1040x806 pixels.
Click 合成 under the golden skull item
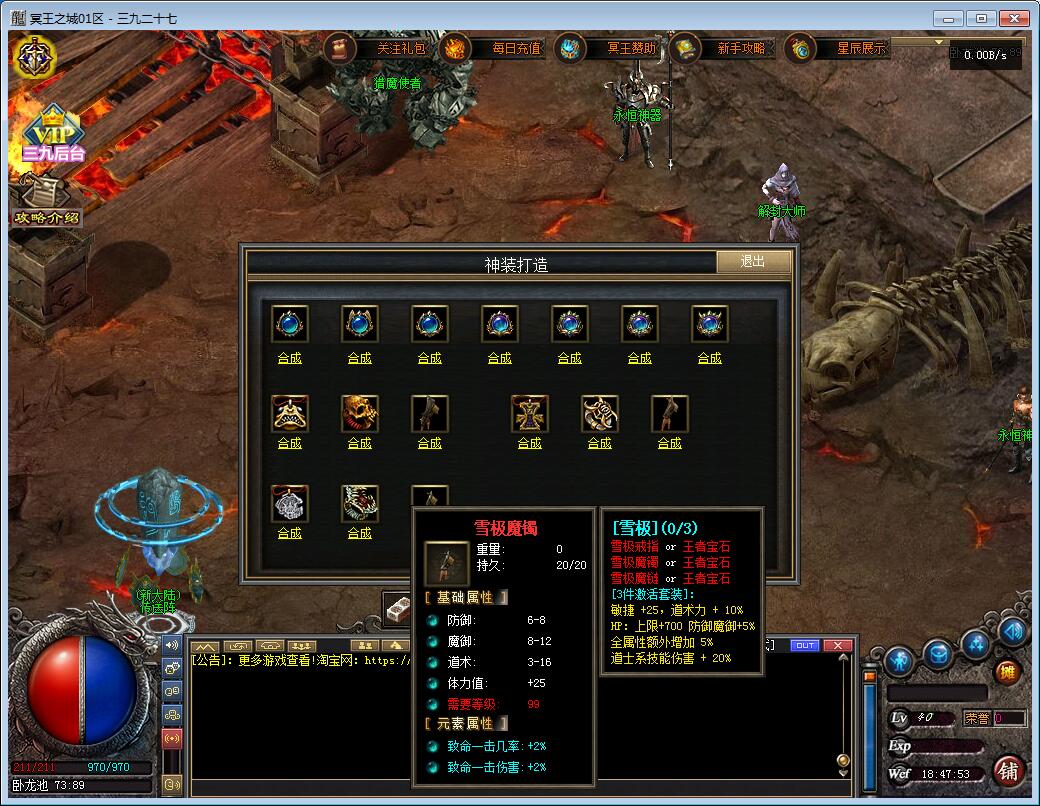point(359,443)
